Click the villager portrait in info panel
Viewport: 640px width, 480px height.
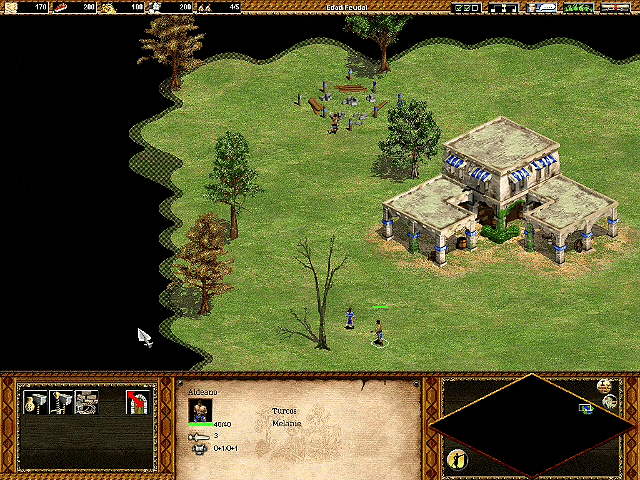201,410
